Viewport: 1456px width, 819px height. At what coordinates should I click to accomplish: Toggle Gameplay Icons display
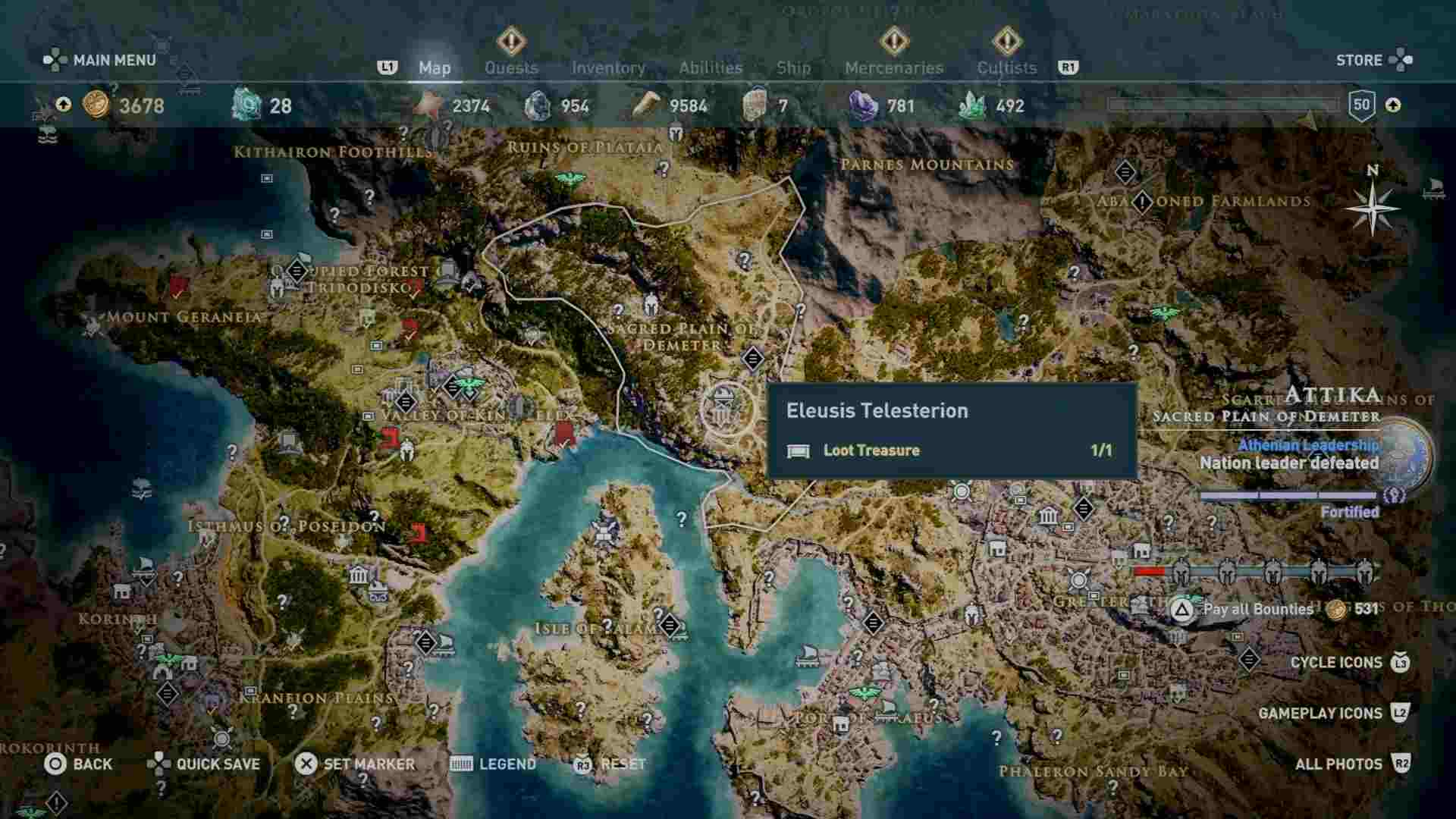(x=1320, y=714)
